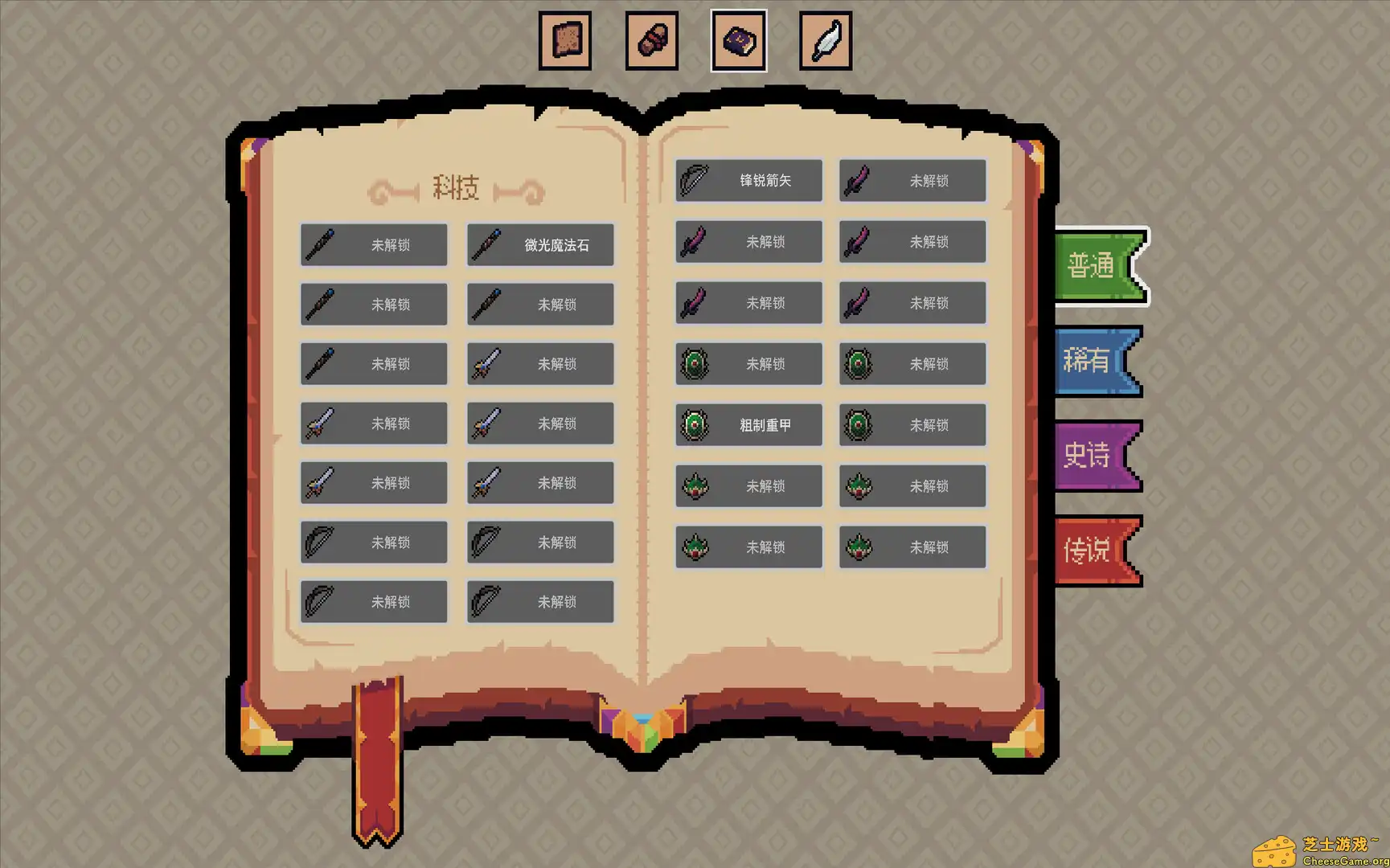Click the sword icon in the fourth left-page row
The width and height of the screenshot is (1390, 868).
click(318, 424)
